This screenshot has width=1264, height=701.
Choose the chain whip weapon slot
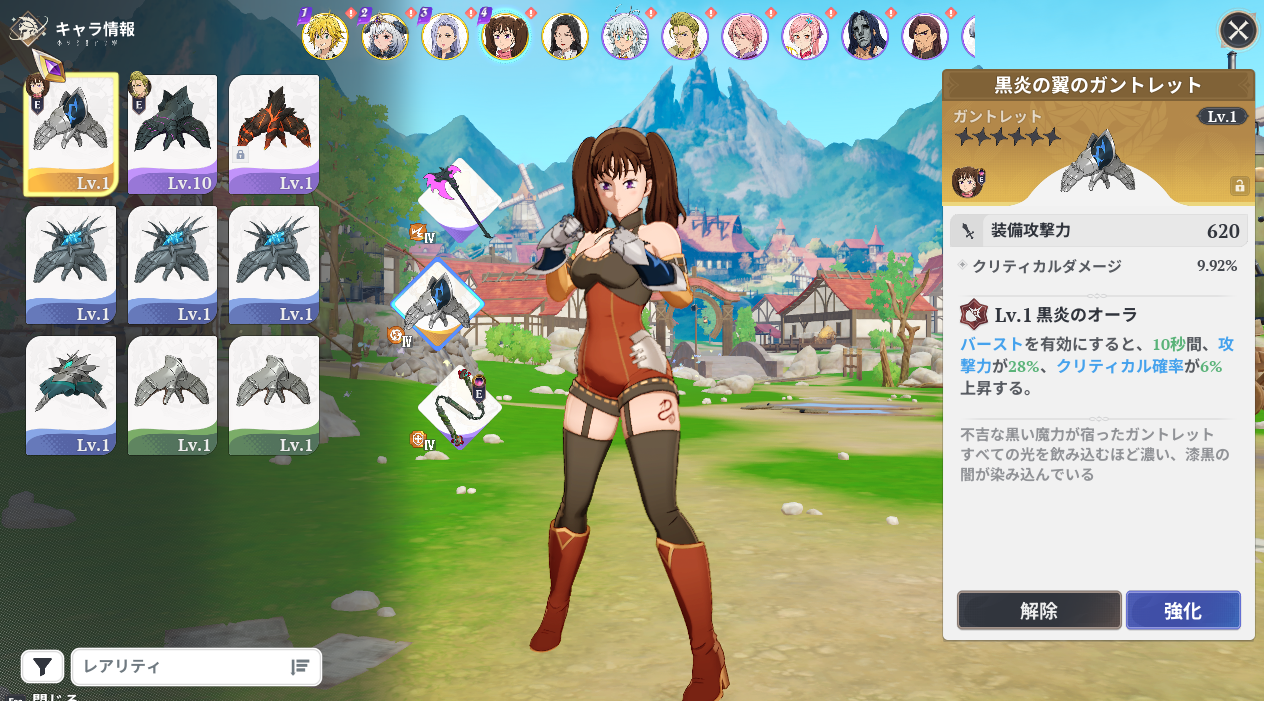coord(458,405)
